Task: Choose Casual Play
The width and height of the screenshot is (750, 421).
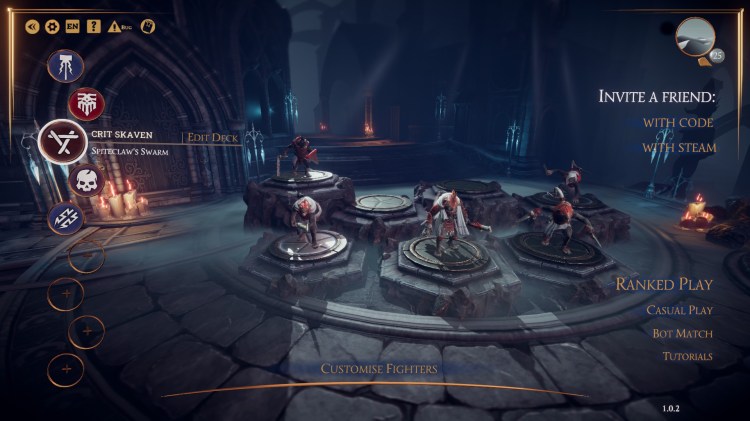Action: coord(678,310)
